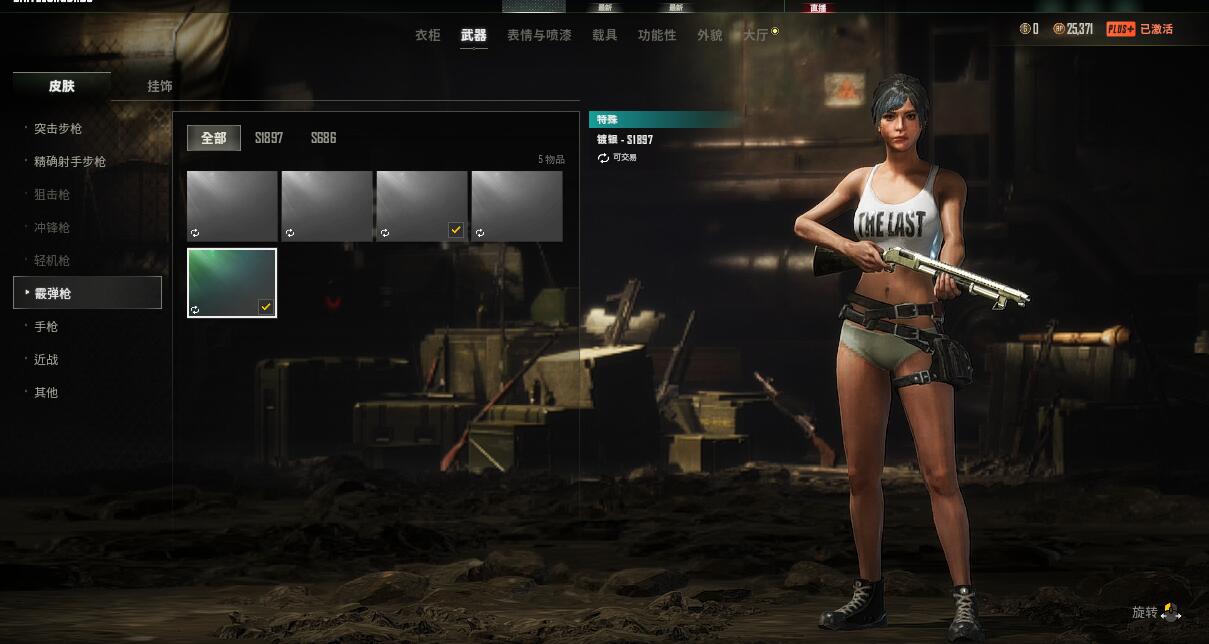Open the 近战 melee category

(x=46, y=360)
